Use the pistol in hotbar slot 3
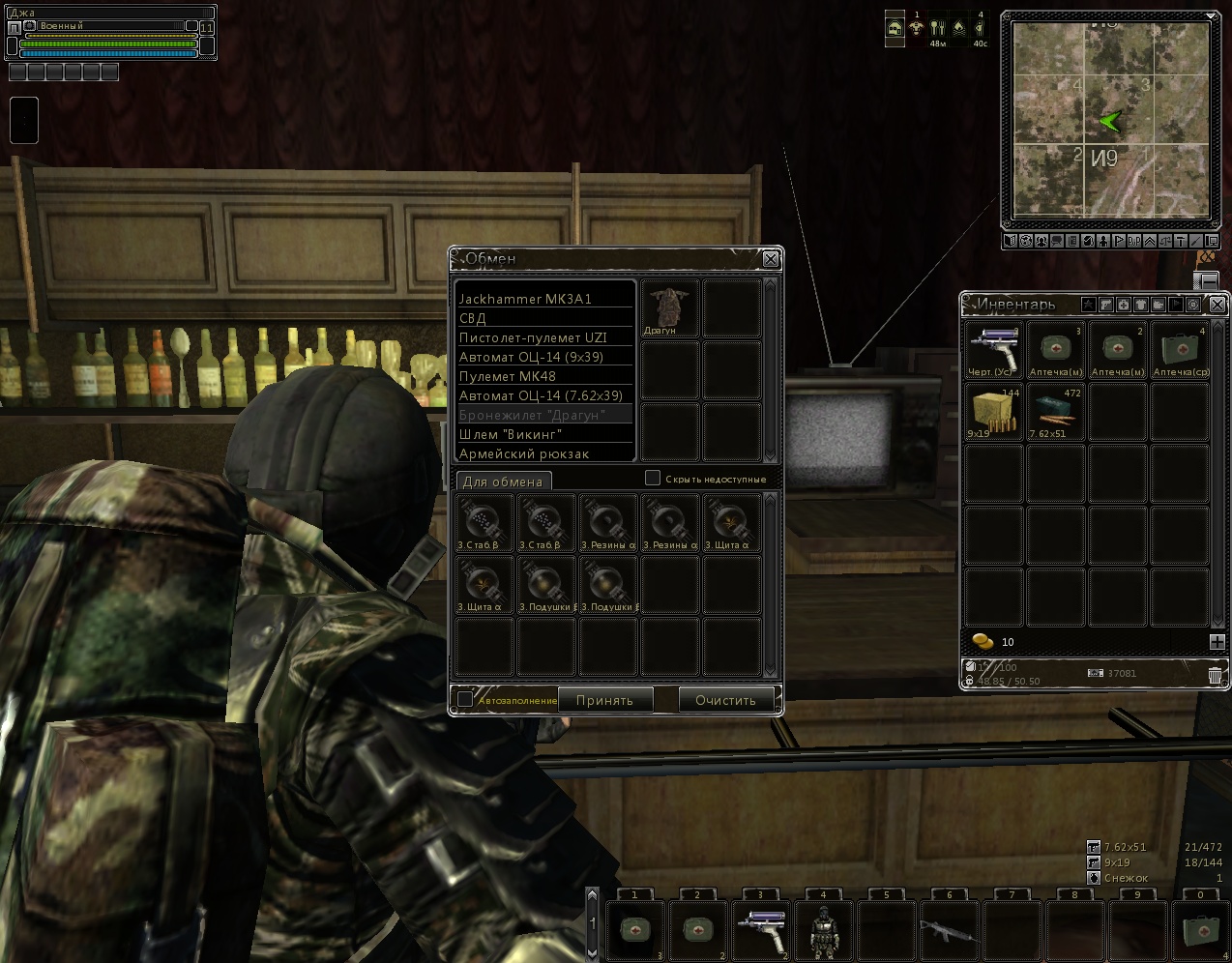Screen dimensions: 1232x963 (x=760, y=931)
